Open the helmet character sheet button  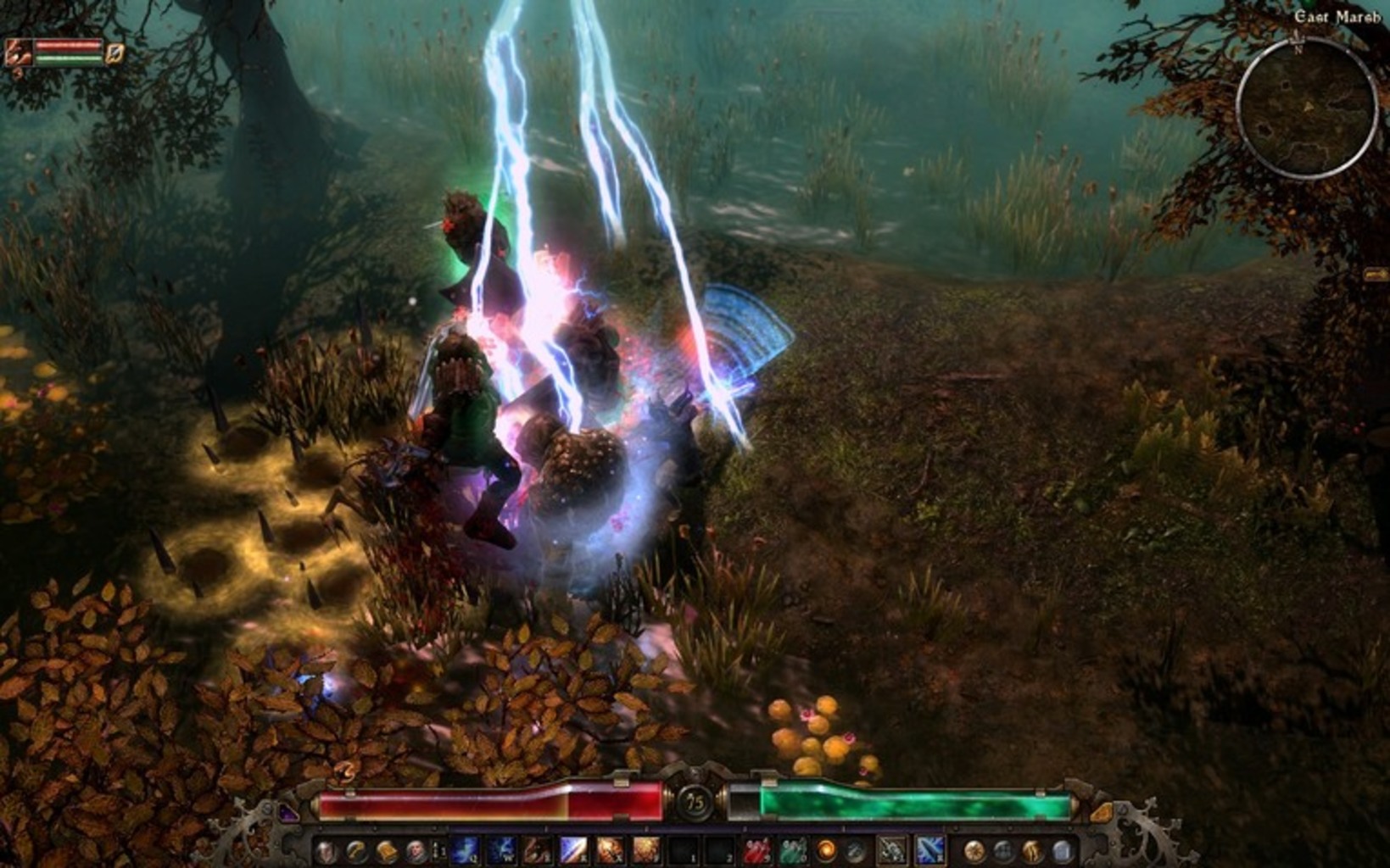click(326, 851)
